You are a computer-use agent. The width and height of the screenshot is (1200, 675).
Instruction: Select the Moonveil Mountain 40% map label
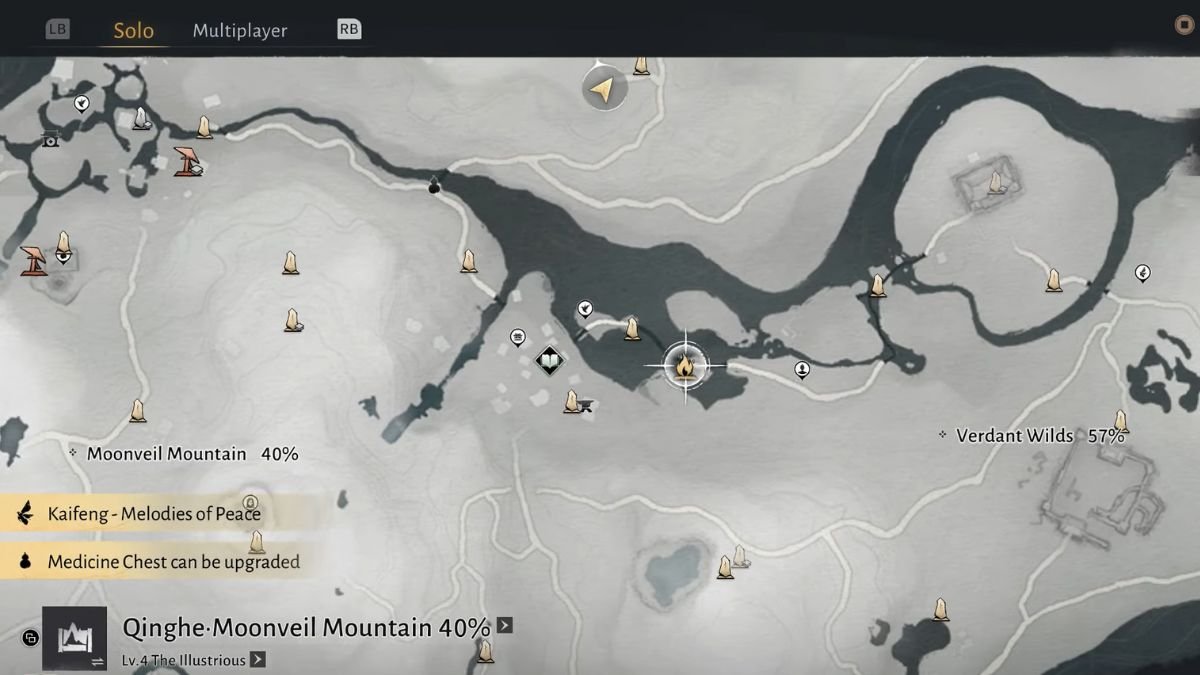click(x=192, y=454)
